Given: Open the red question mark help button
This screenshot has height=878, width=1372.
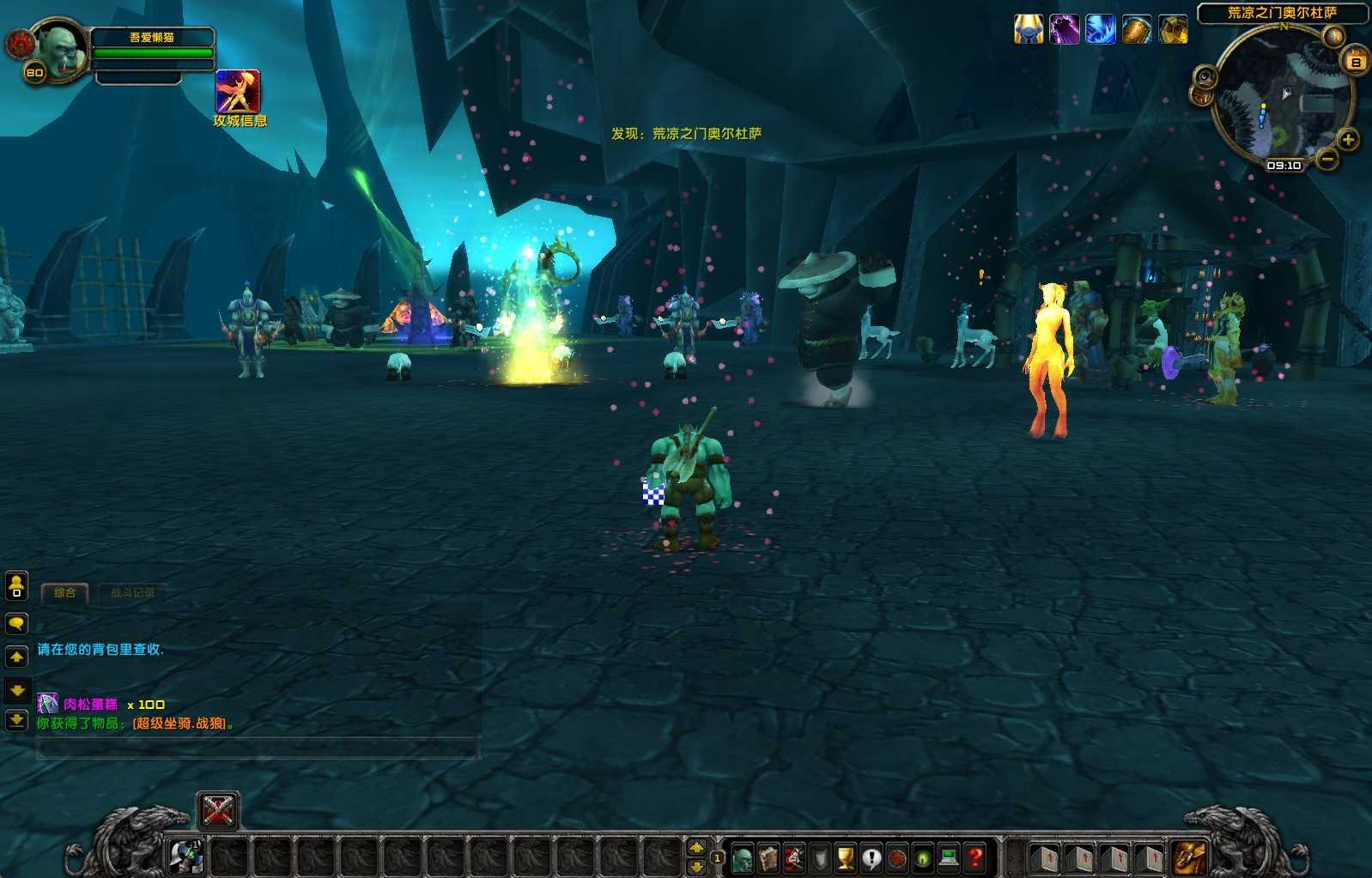Looking at the screenshot, I should [x=974, y=857].
